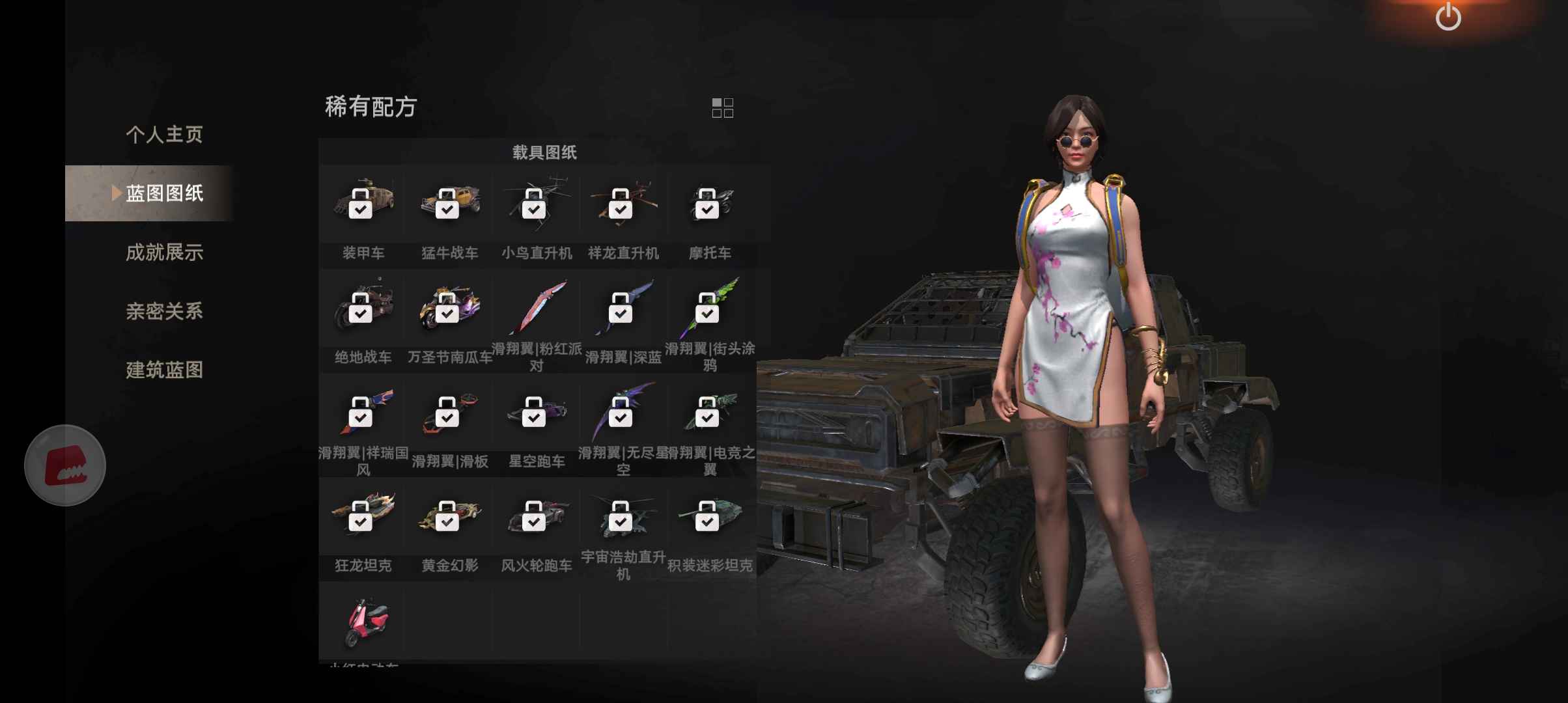Click the power button icon
This screenshot has width=1568, height=703.
click(1448, 16)
